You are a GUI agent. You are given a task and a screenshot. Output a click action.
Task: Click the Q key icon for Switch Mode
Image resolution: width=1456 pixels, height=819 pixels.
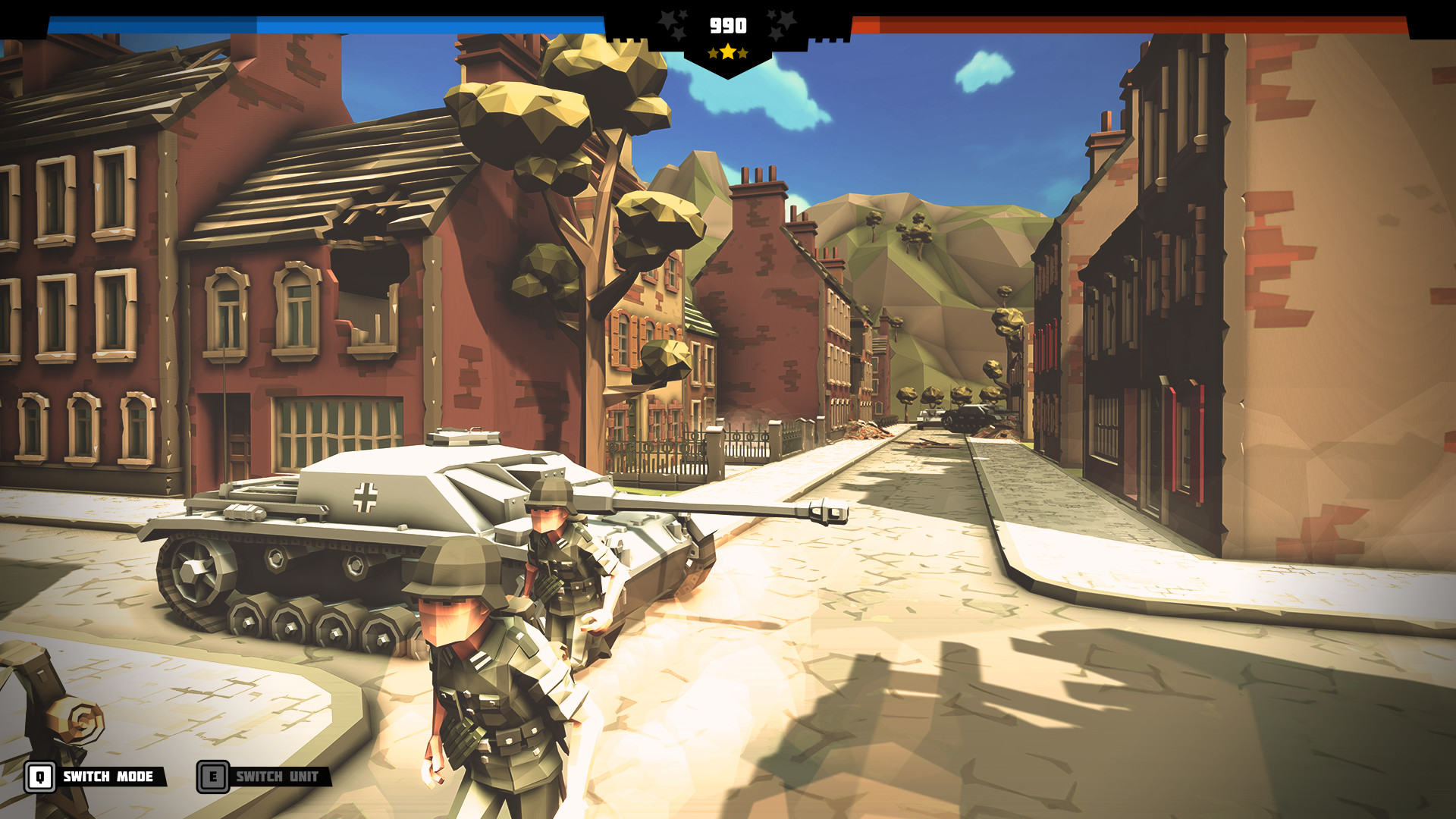point(39,777)
